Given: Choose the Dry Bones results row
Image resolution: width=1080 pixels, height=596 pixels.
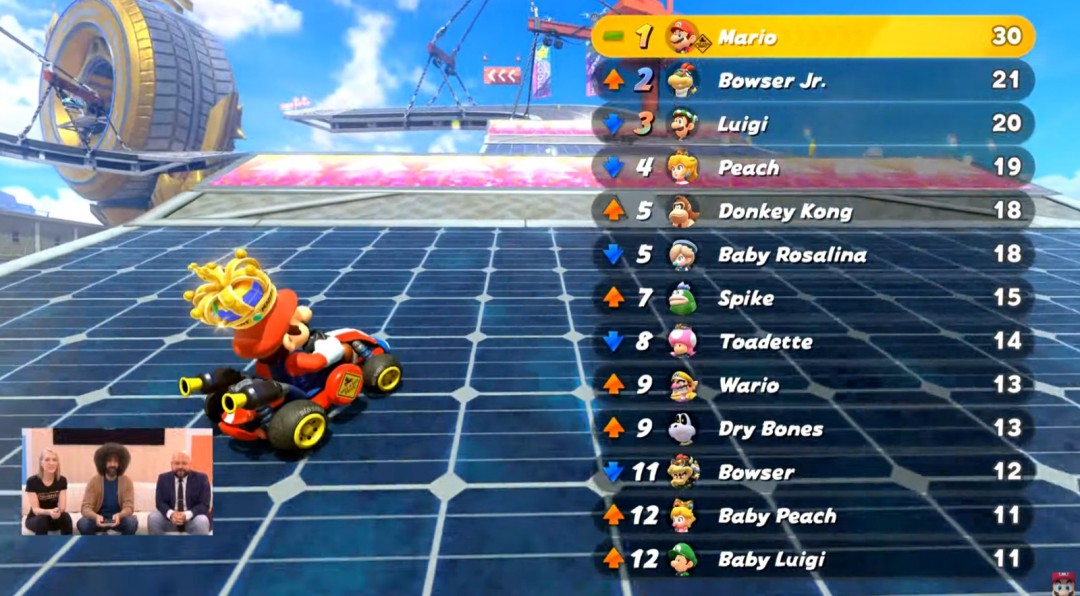Looking at the screenshot, I should click(x=812, y=428).
